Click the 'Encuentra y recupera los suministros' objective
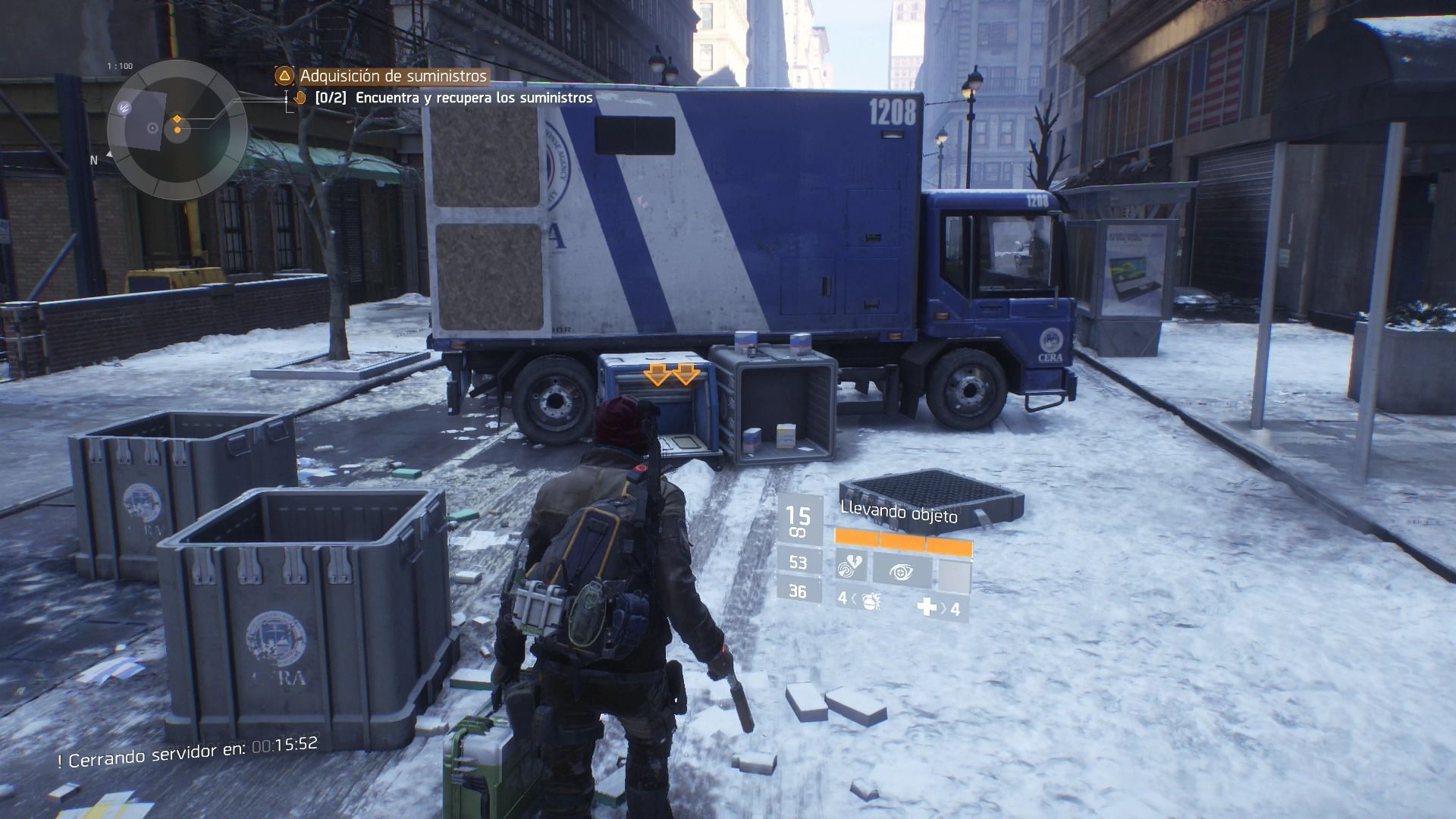This screenshot has height=819, width=1456. click(x=473, y=98)
